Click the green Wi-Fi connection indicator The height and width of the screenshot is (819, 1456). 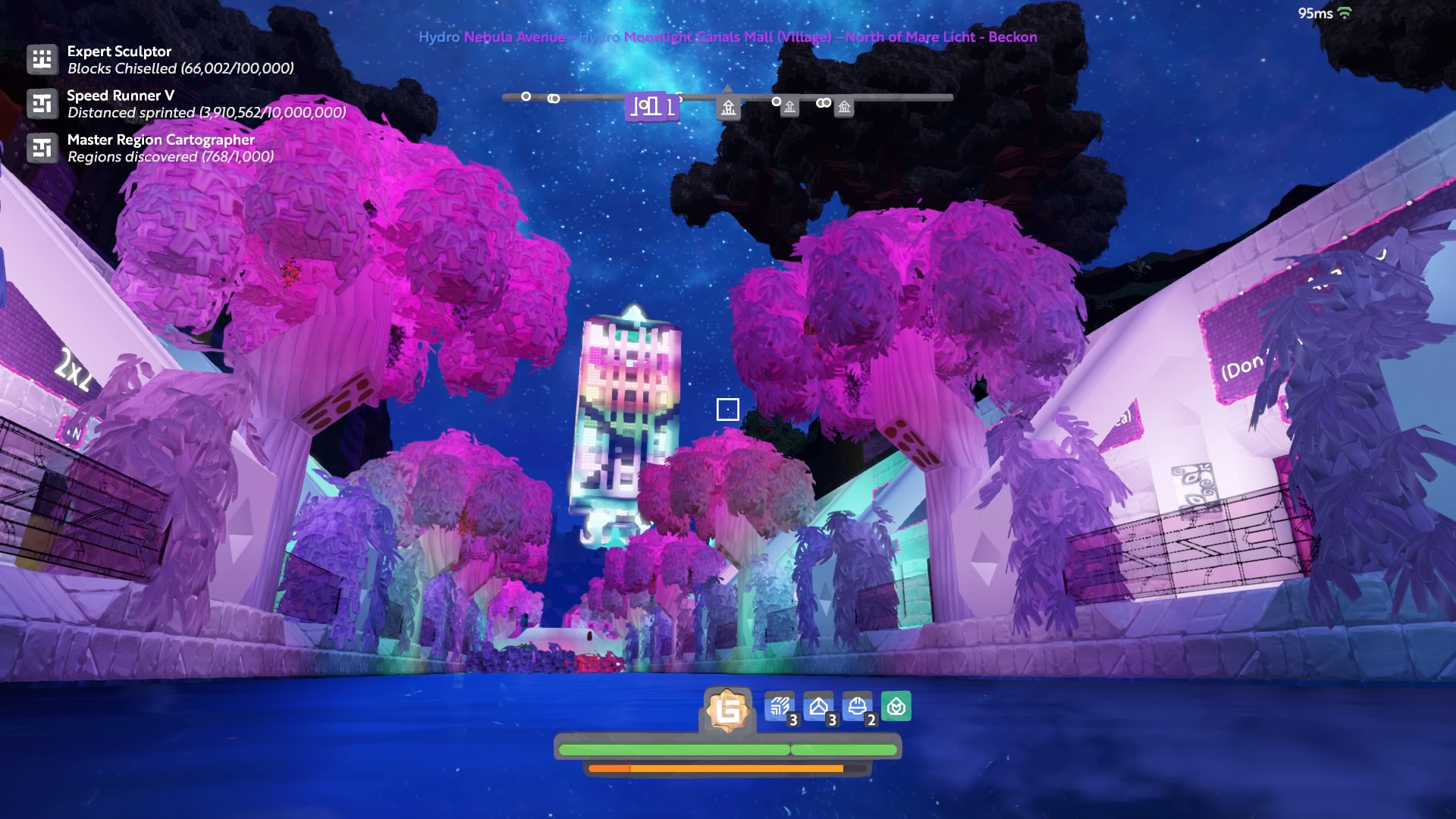pyautogui.click(x=1345, y=13)
